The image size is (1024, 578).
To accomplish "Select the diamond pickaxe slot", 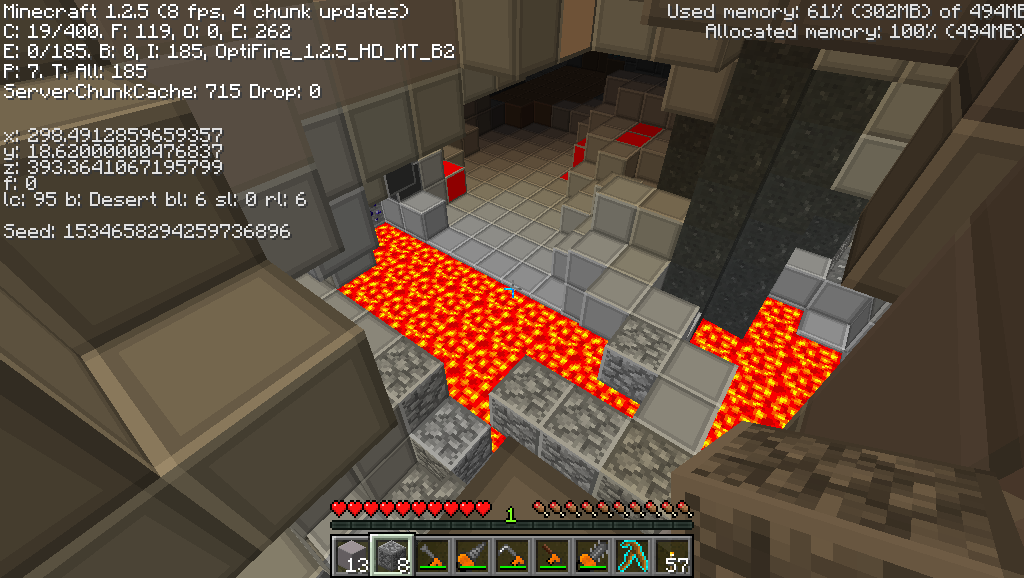I will 631,554.
